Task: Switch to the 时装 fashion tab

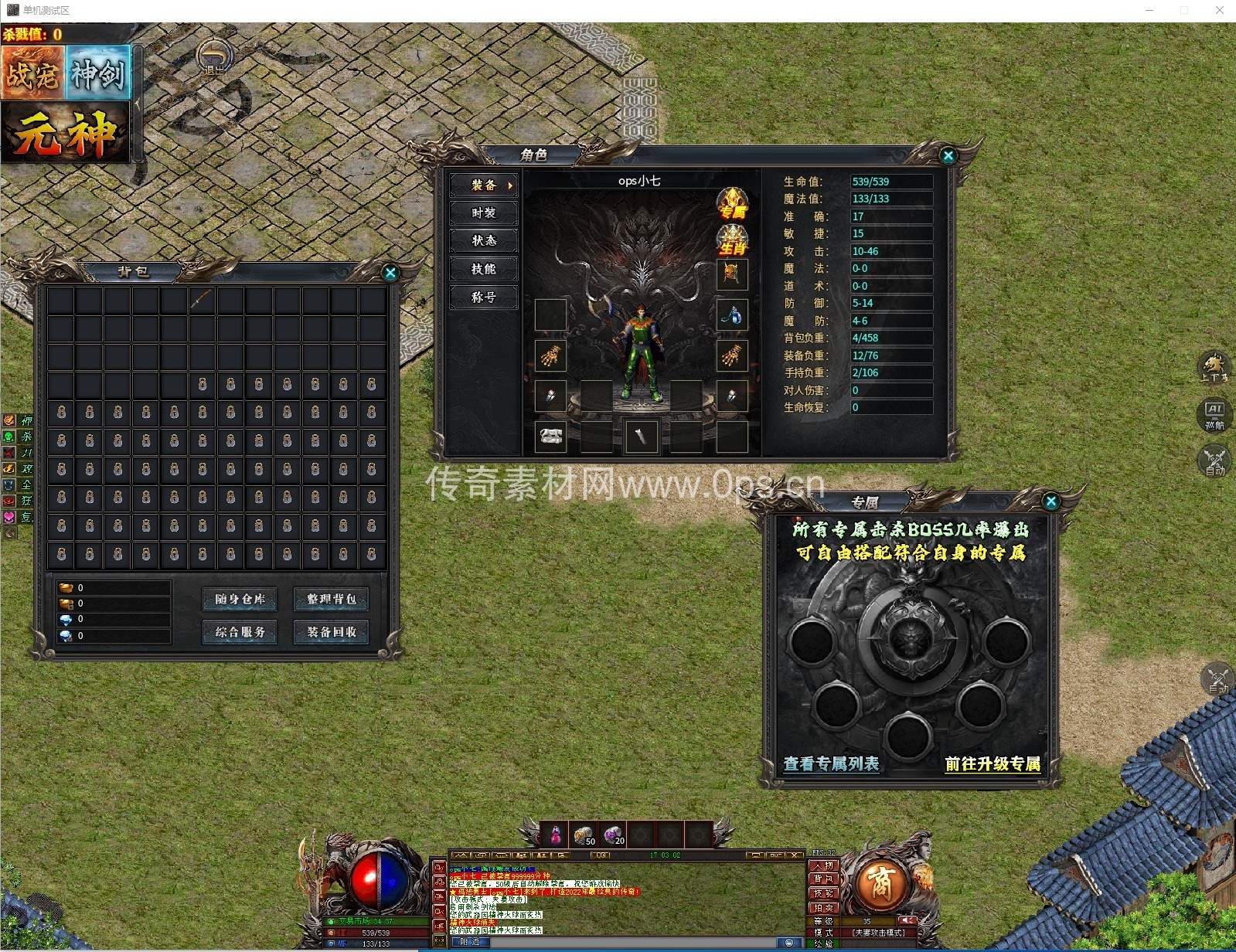Action: point(484,213)
